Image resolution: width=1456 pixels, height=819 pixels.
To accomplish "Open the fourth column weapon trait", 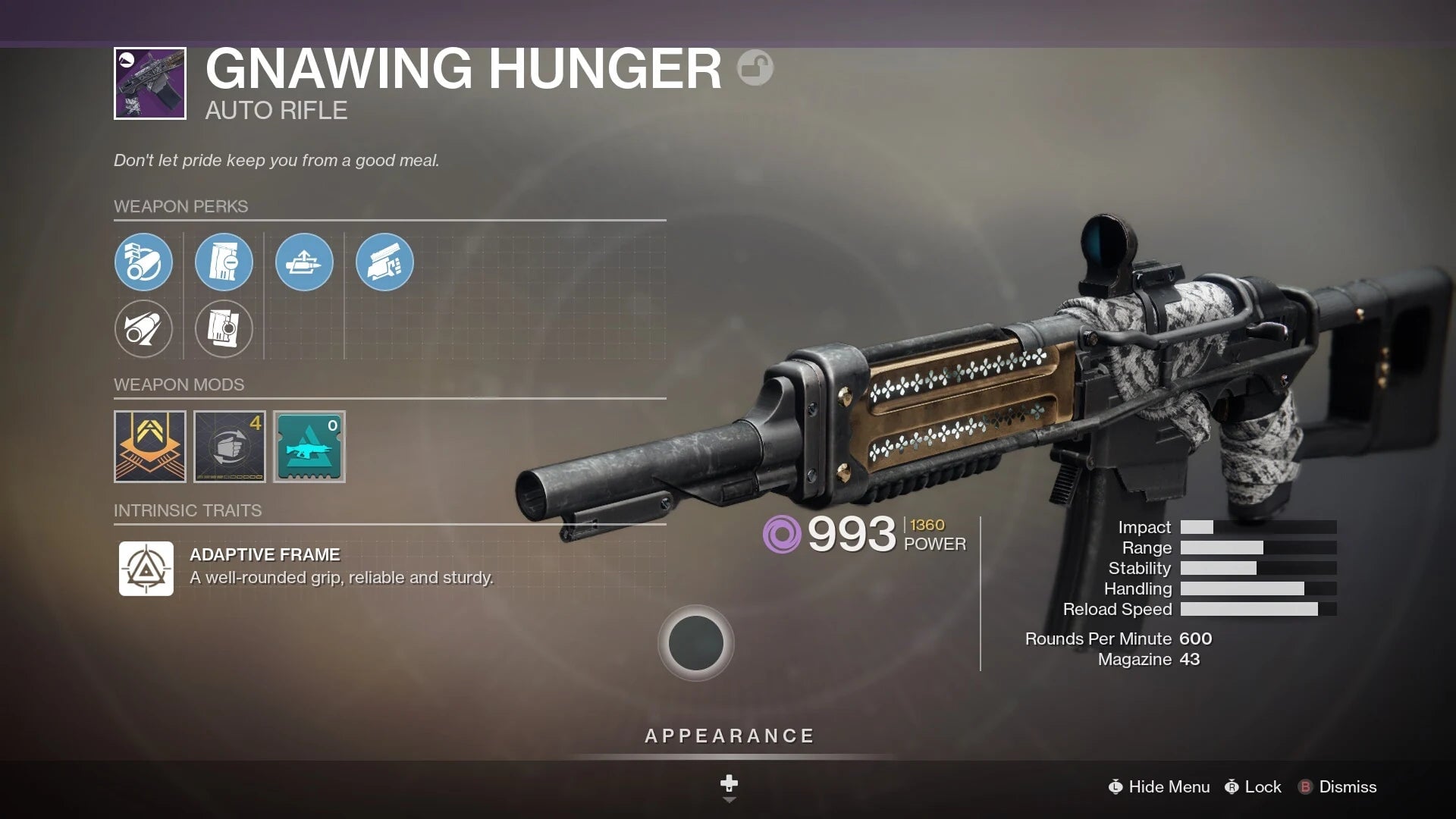I will pyautogui.click(x=384, y=262).
